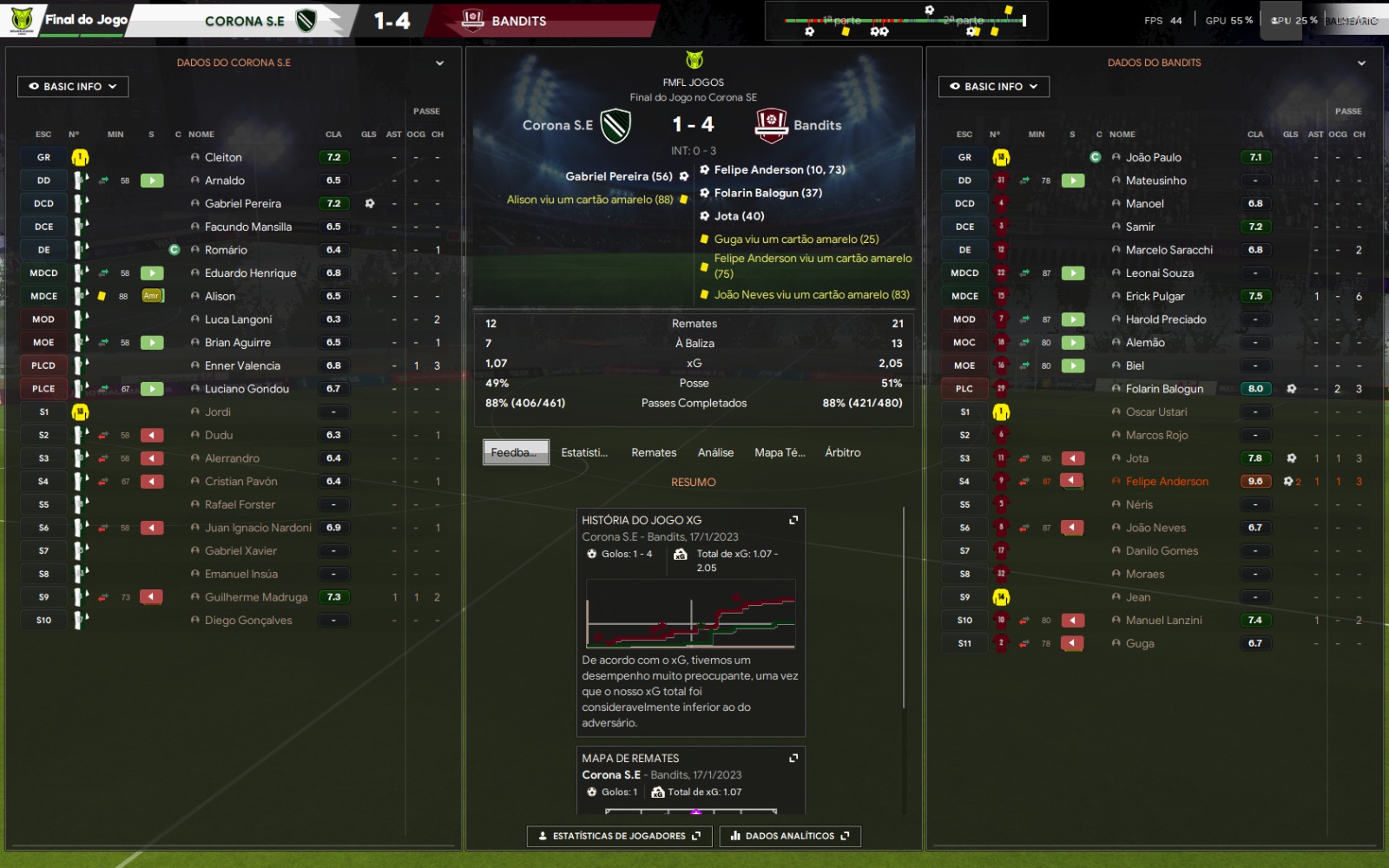The width and height of the screenshot is (1389, 868).
Task: Collapse the Dados do Corona S.E panel
Action: click(439, 63)
